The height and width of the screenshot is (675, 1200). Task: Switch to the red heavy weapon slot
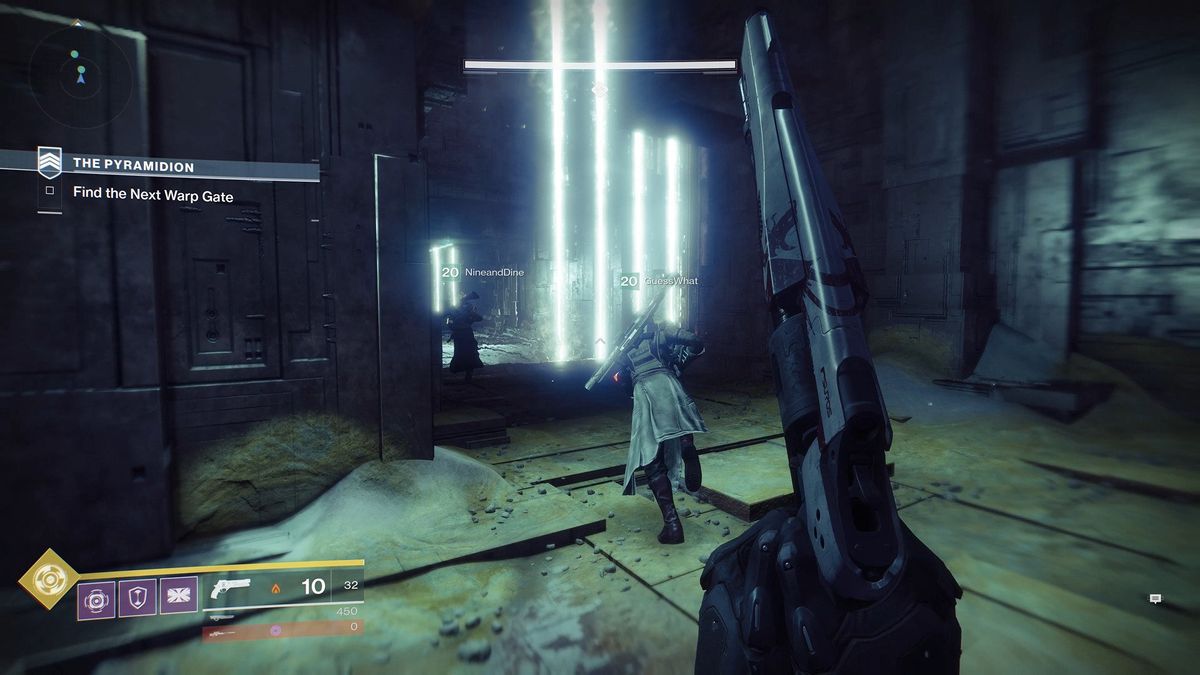coord(282,629)
